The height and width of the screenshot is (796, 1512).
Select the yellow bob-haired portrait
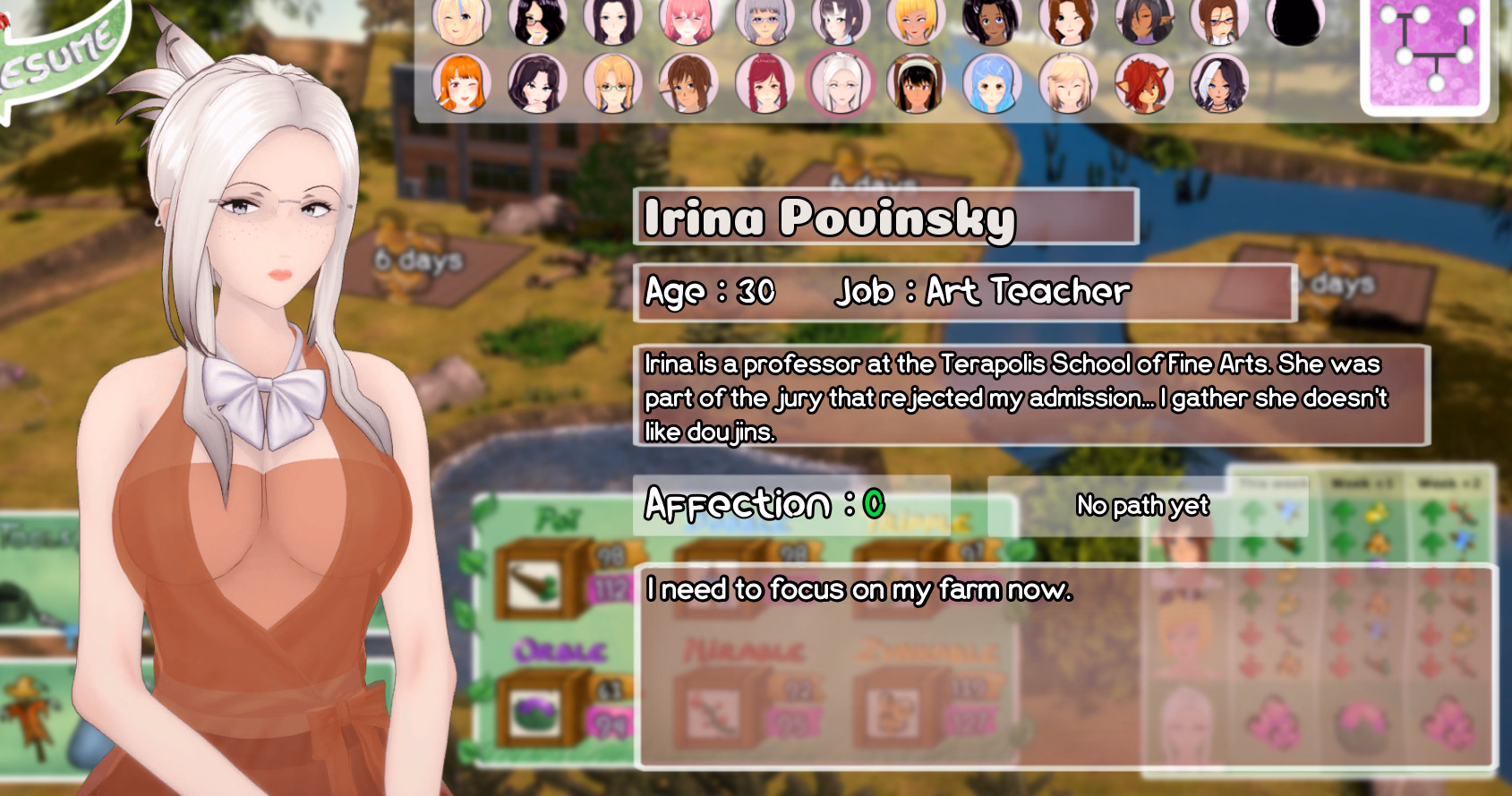(x=916, y=20)
